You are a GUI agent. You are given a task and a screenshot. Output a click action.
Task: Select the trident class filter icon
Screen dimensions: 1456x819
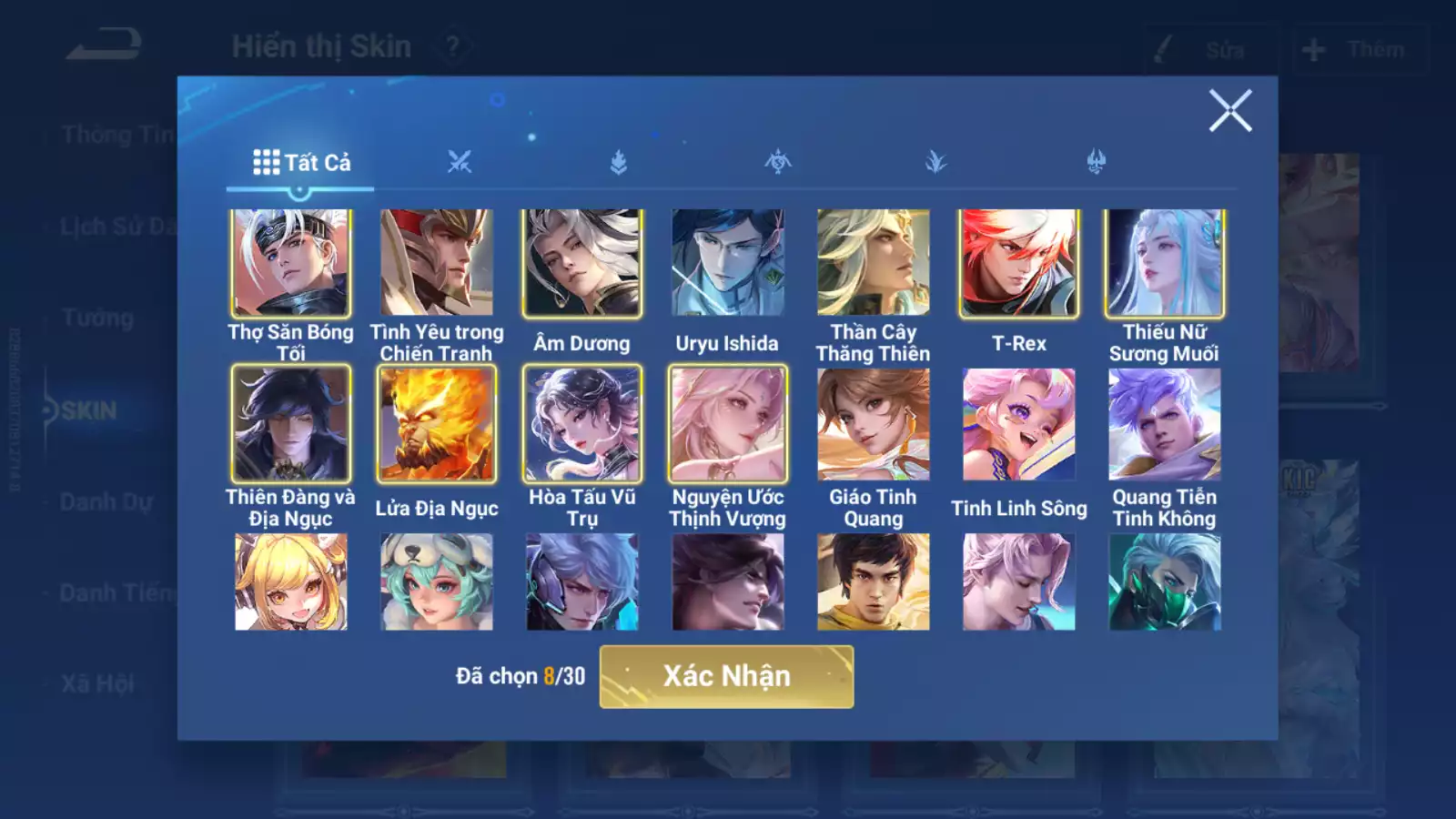[x=1096, y=162]
